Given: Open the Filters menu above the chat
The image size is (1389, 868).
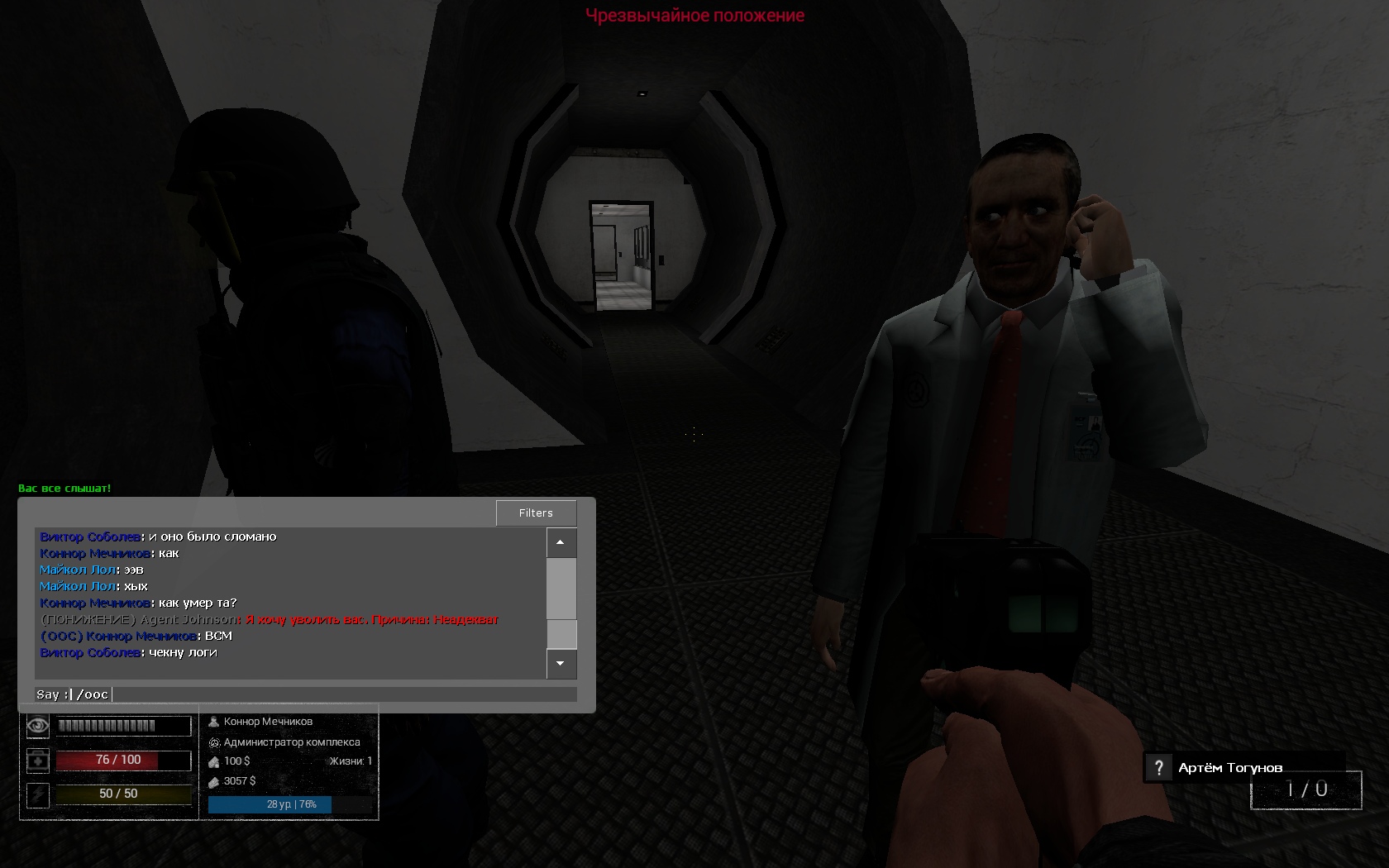Looking at the screenshot, I should tap(536, 513).
